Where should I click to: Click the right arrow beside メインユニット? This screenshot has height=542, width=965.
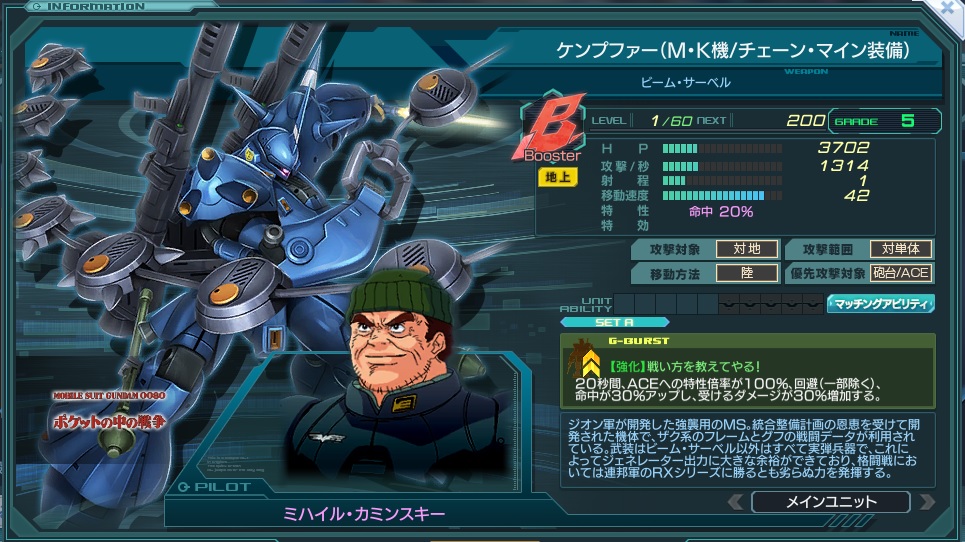pyautogui.click(x=926, y=502)
